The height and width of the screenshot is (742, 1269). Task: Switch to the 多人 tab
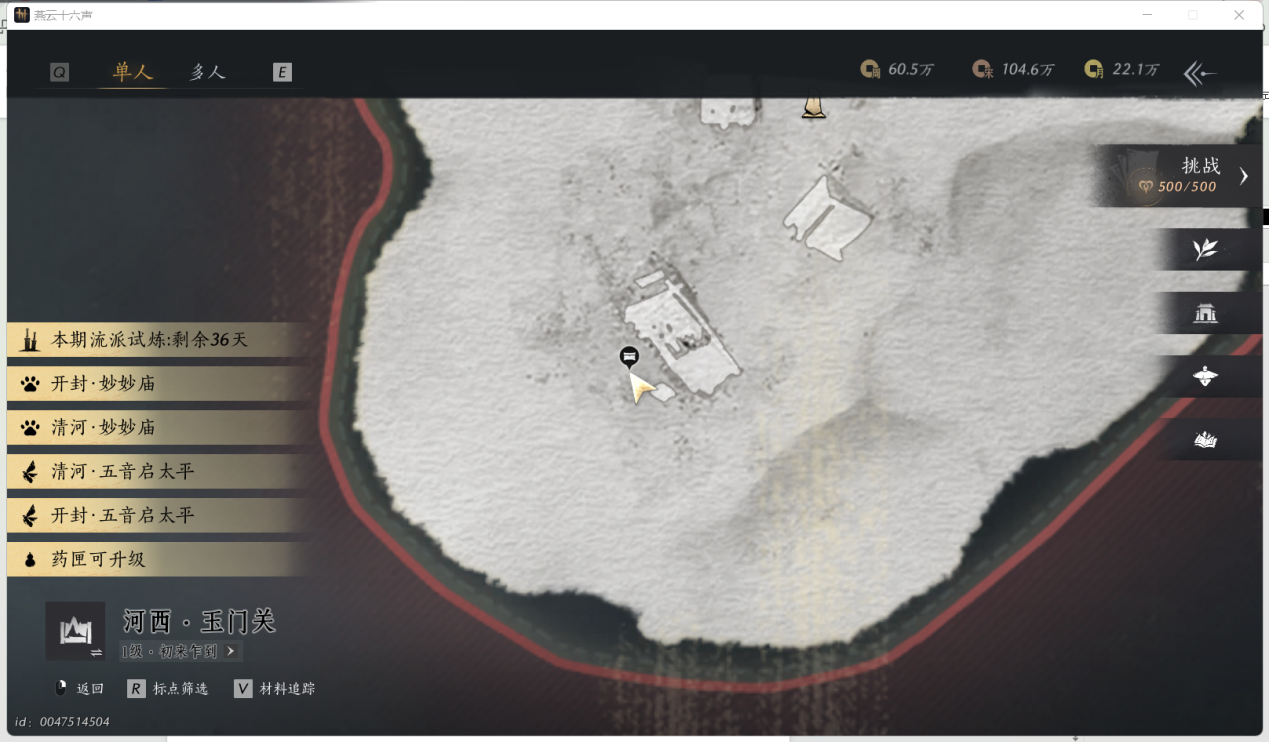[208, 72]
